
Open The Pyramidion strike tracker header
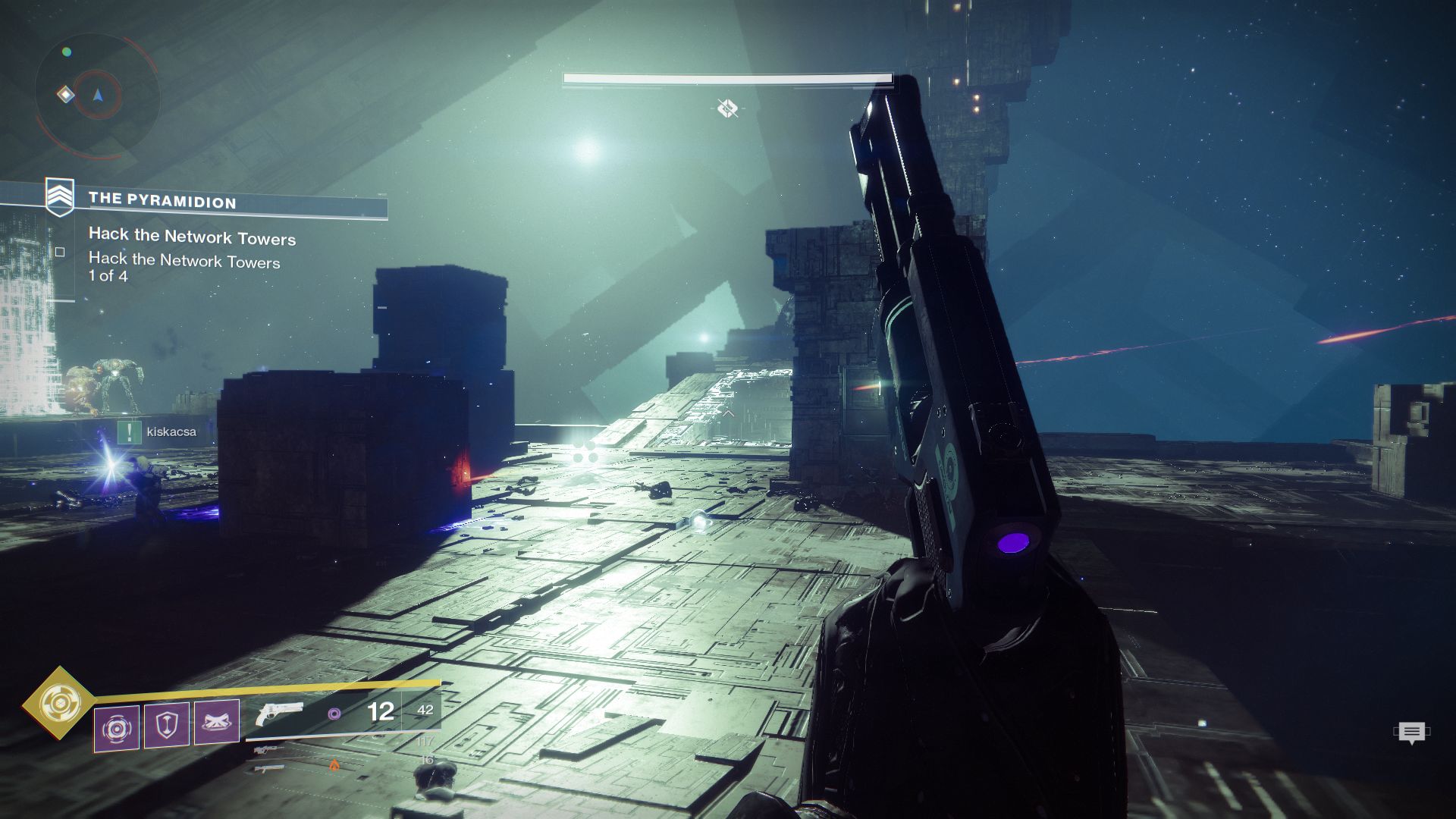pyautogui.click(x=162, y=201)
